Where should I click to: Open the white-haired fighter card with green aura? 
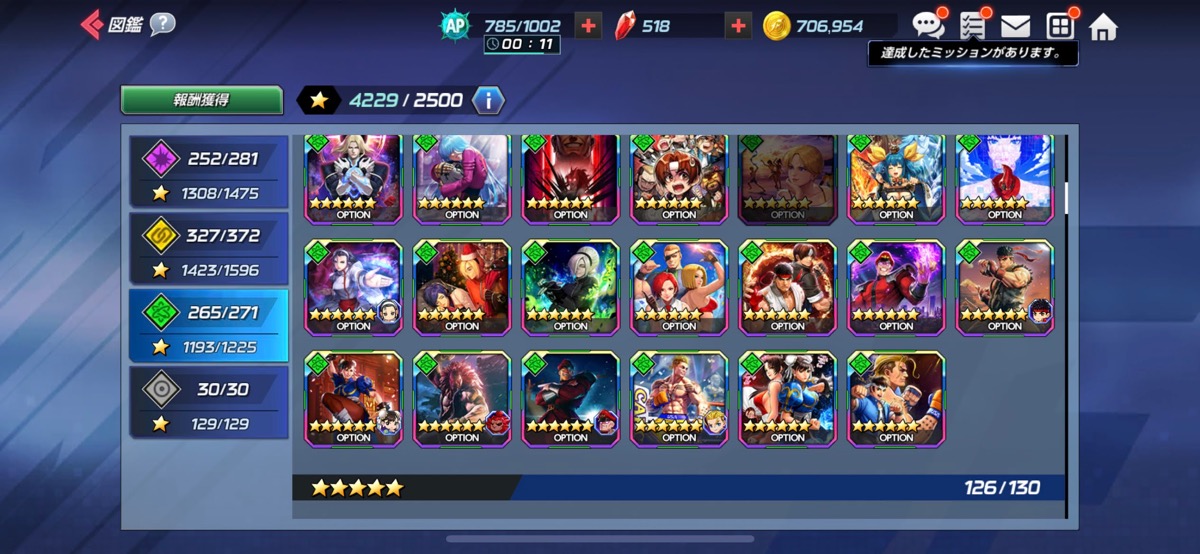point(570,287)
